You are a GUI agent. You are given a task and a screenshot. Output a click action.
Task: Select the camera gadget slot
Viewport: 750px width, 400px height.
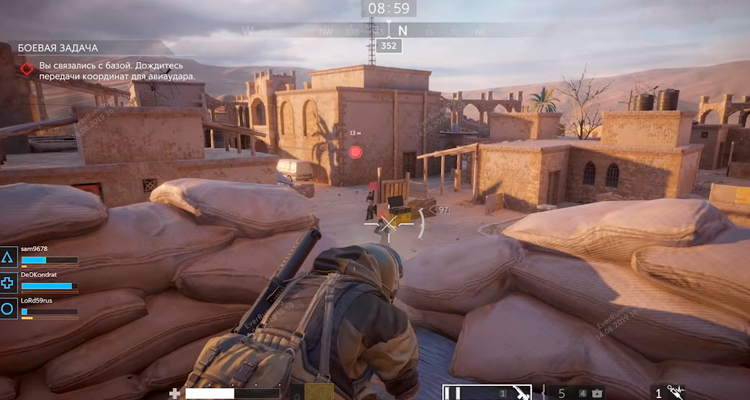[597, 393]
